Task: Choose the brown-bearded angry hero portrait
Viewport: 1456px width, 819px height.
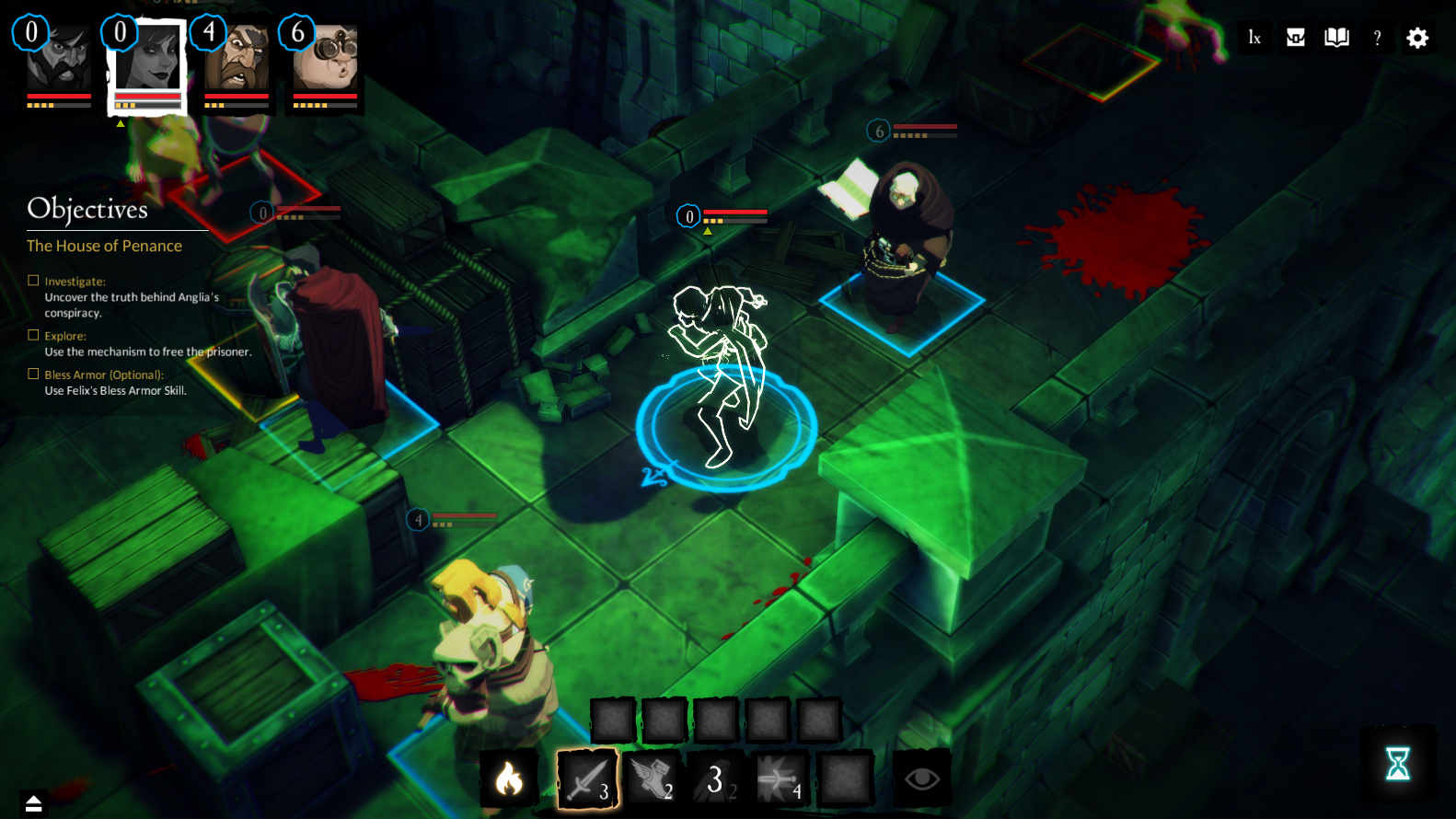Action: 237,59
